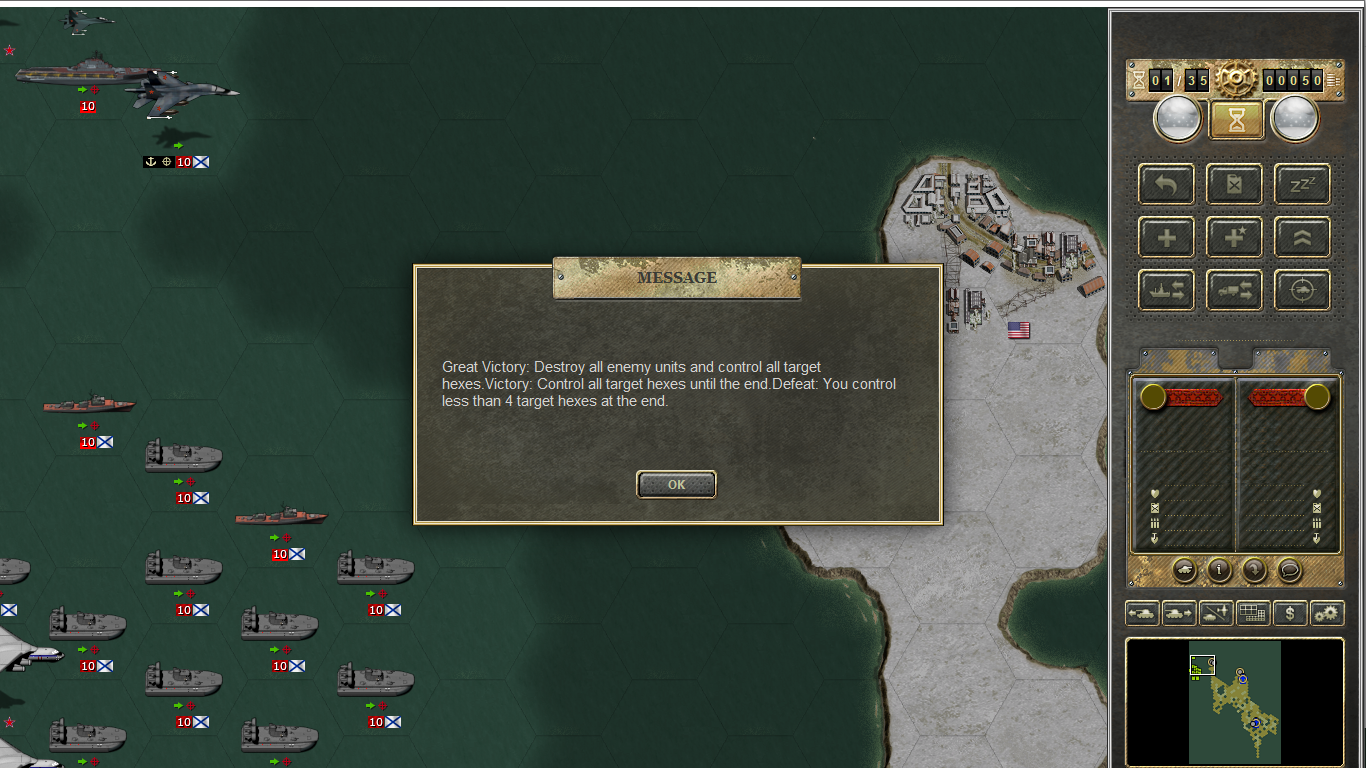This screenshot has height=768, width=1366.
Task: Undo the last move with the arrow button
Action: click(1166, 184)
